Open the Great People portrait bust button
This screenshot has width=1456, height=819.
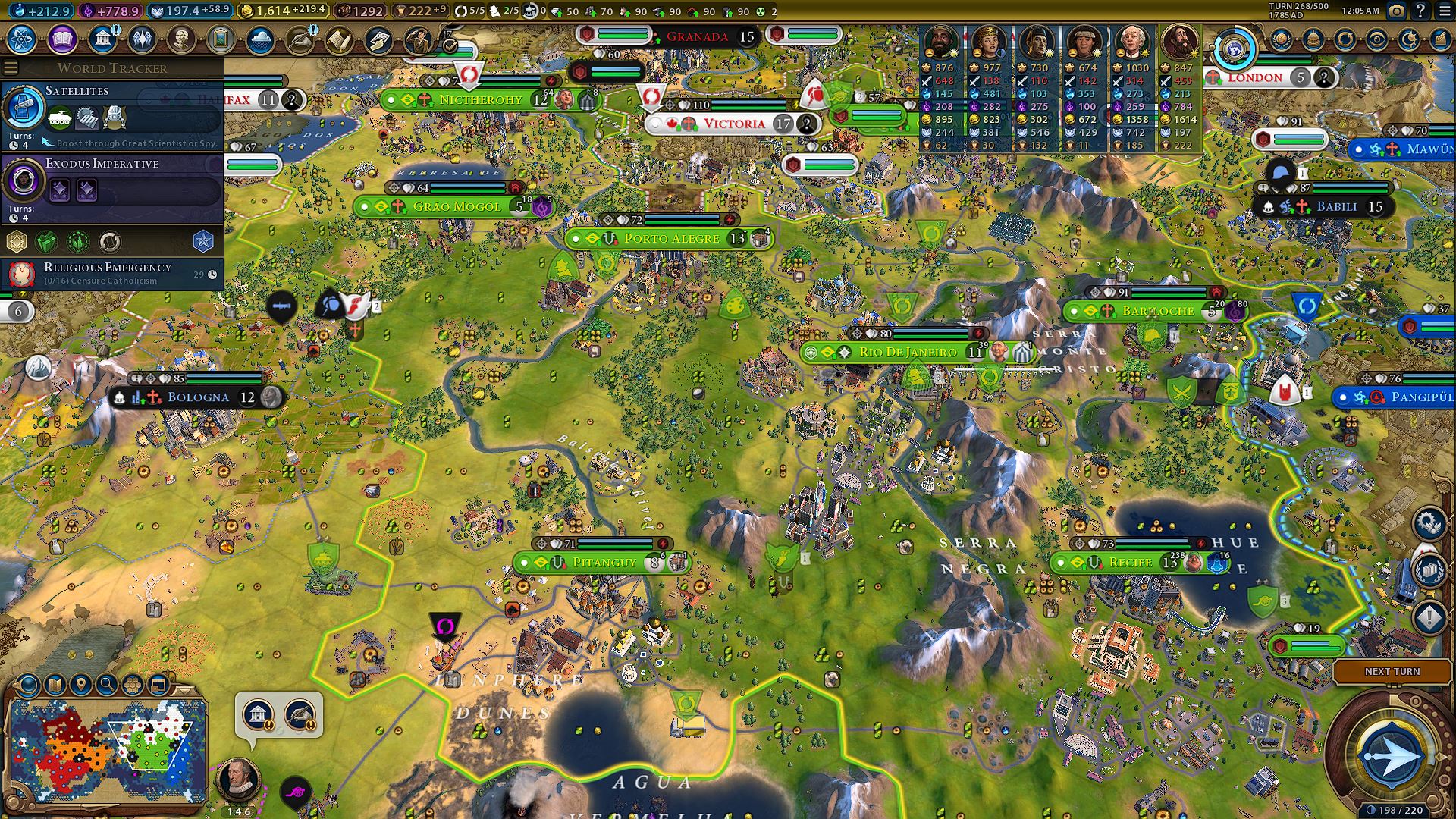(181, 39)
